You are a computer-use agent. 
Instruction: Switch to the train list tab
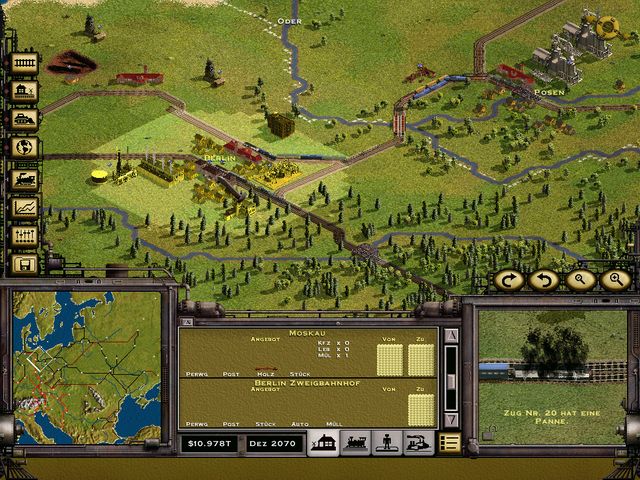[x=355, y=443]
